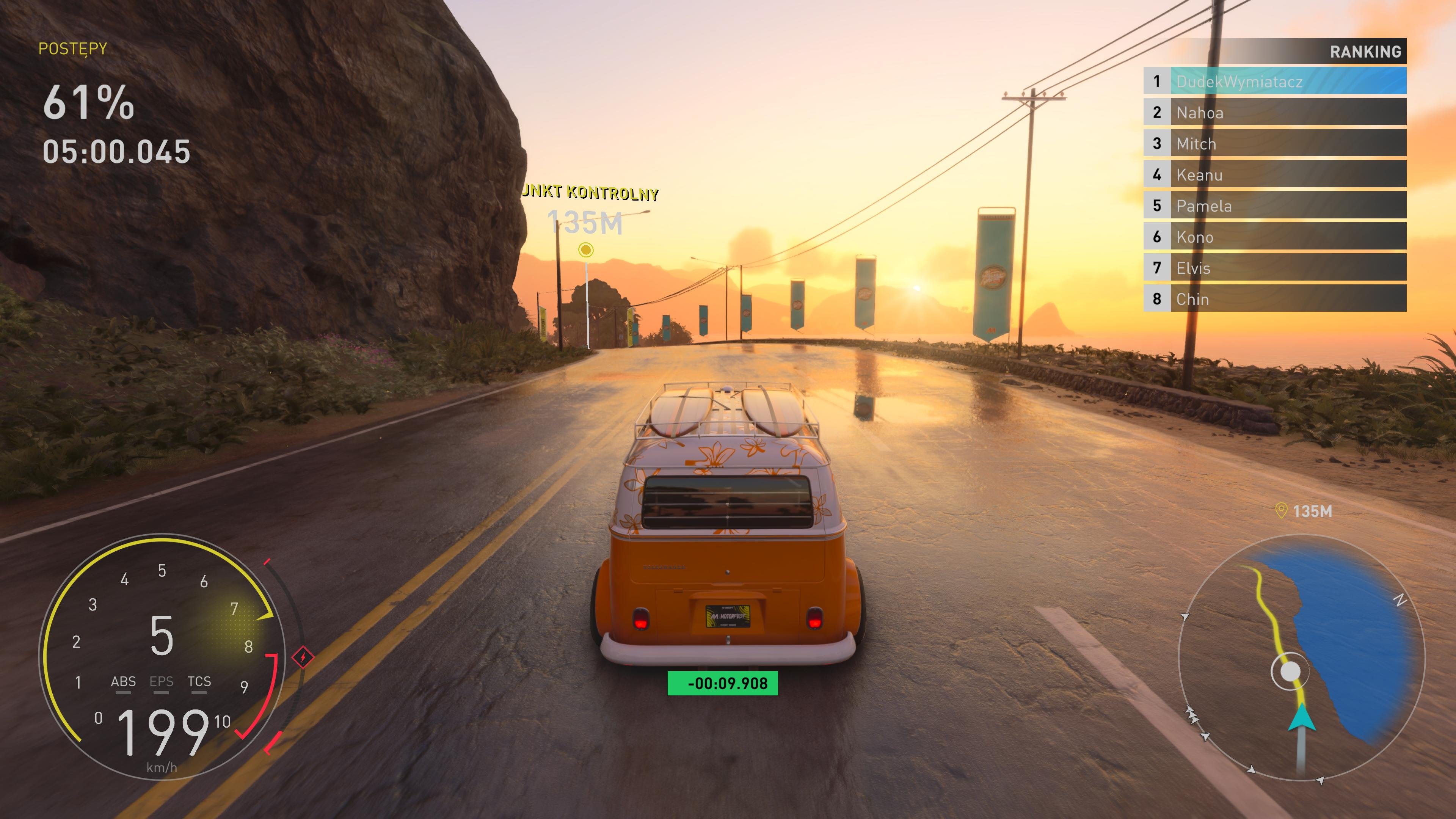Pick Pamela from the ranking list
The height and width of the screenshot is (819, 1456).
1274,206
